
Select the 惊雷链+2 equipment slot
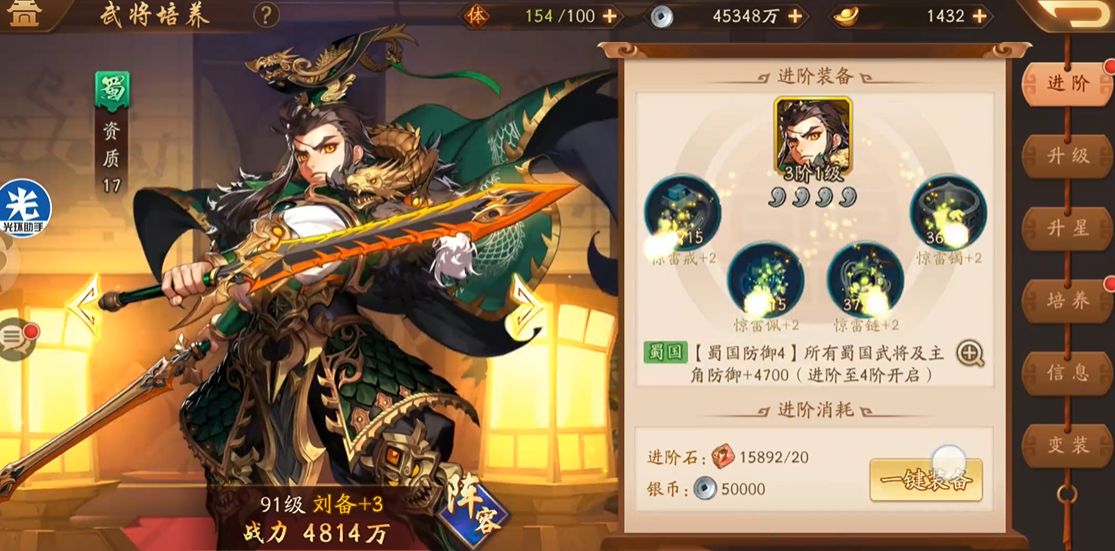click(865, 280)
